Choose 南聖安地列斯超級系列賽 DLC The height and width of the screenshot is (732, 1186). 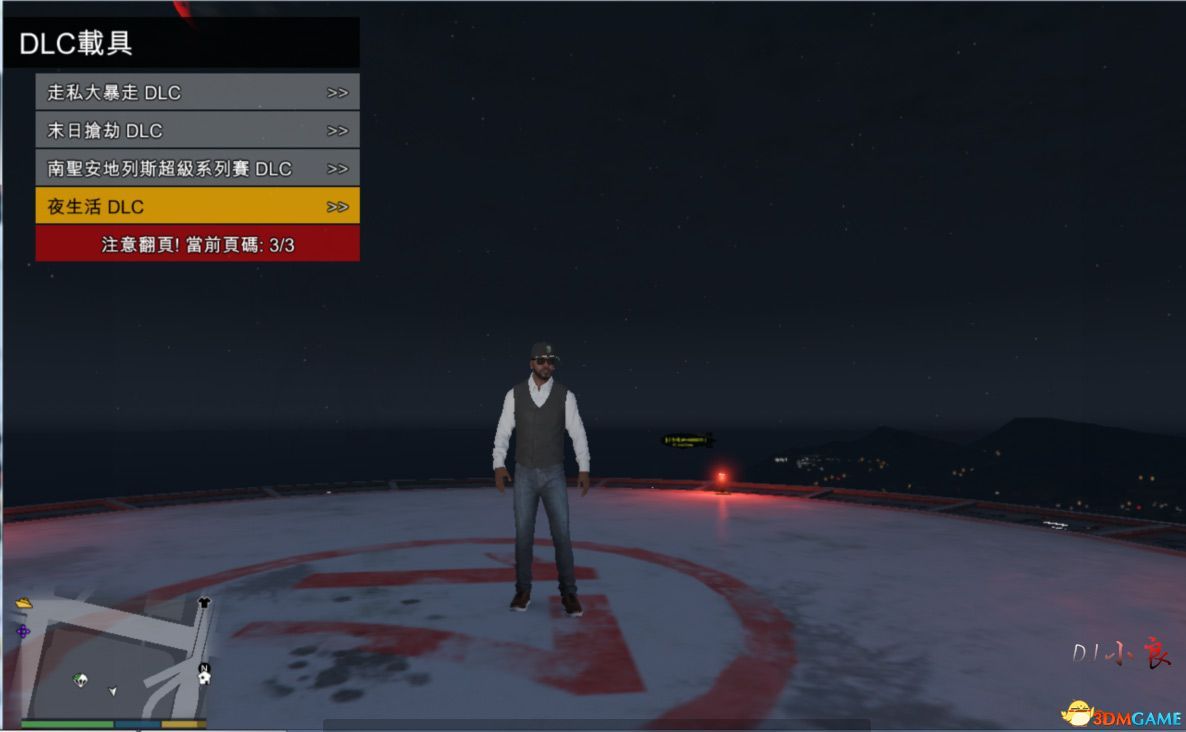(197, 168)
